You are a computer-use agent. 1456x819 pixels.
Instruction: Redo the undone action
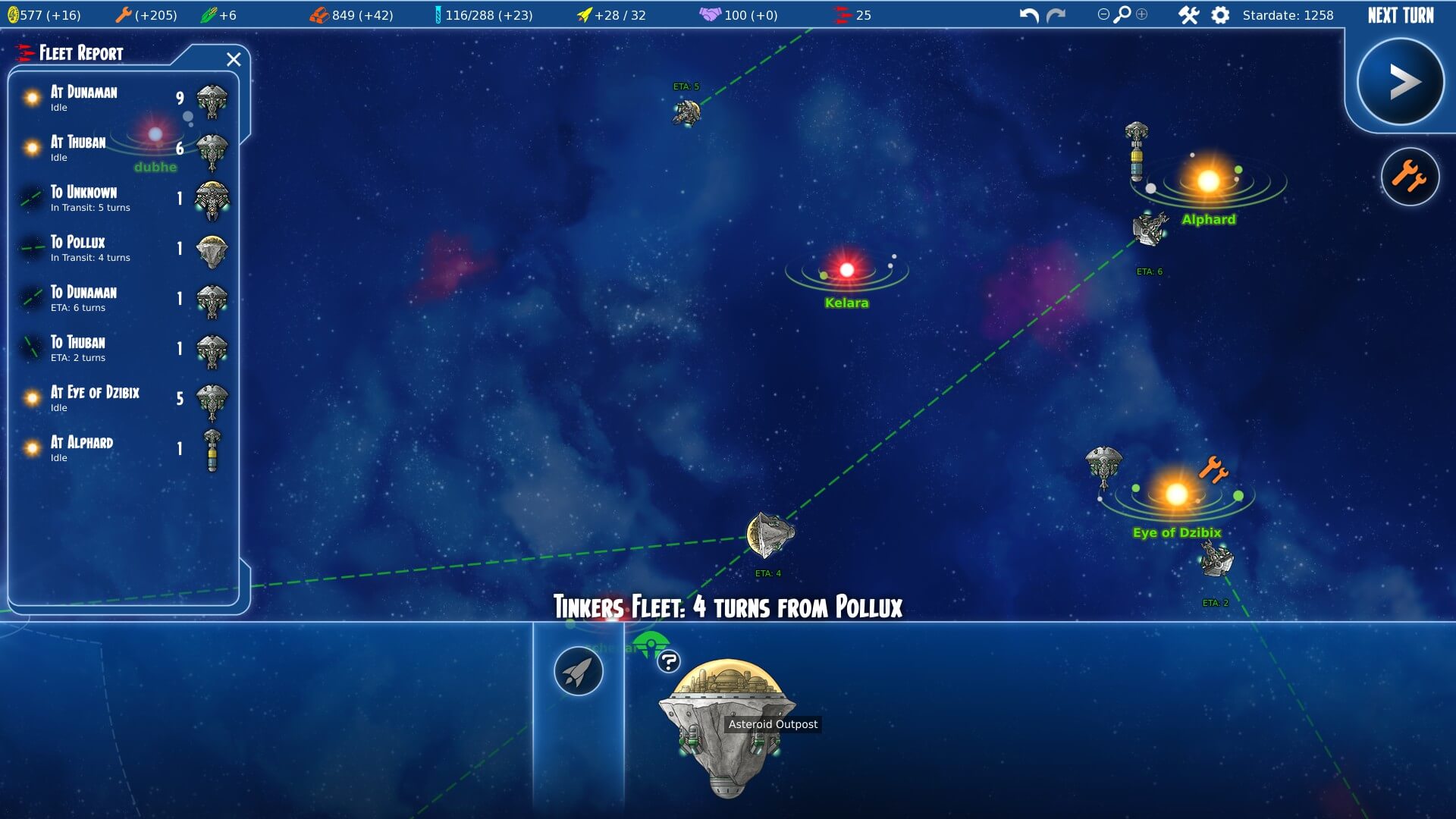pyautogui.click(x=1056, y=15)
